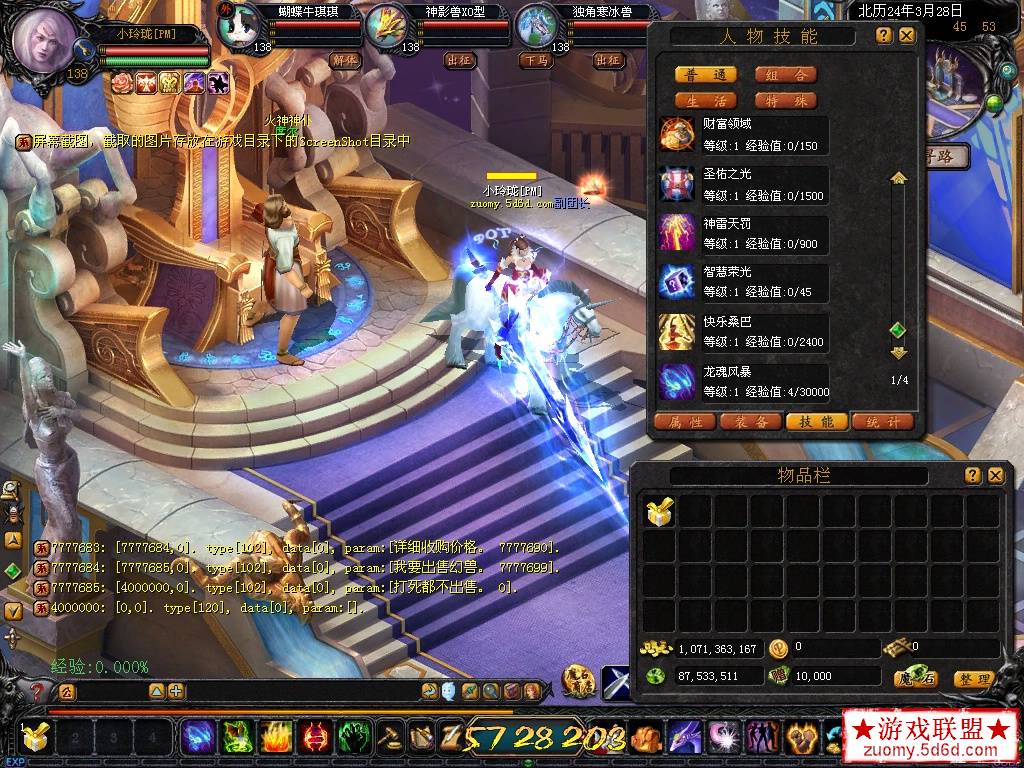
Task: Select the 财富领域 skill icon
Action: (677, 134)
